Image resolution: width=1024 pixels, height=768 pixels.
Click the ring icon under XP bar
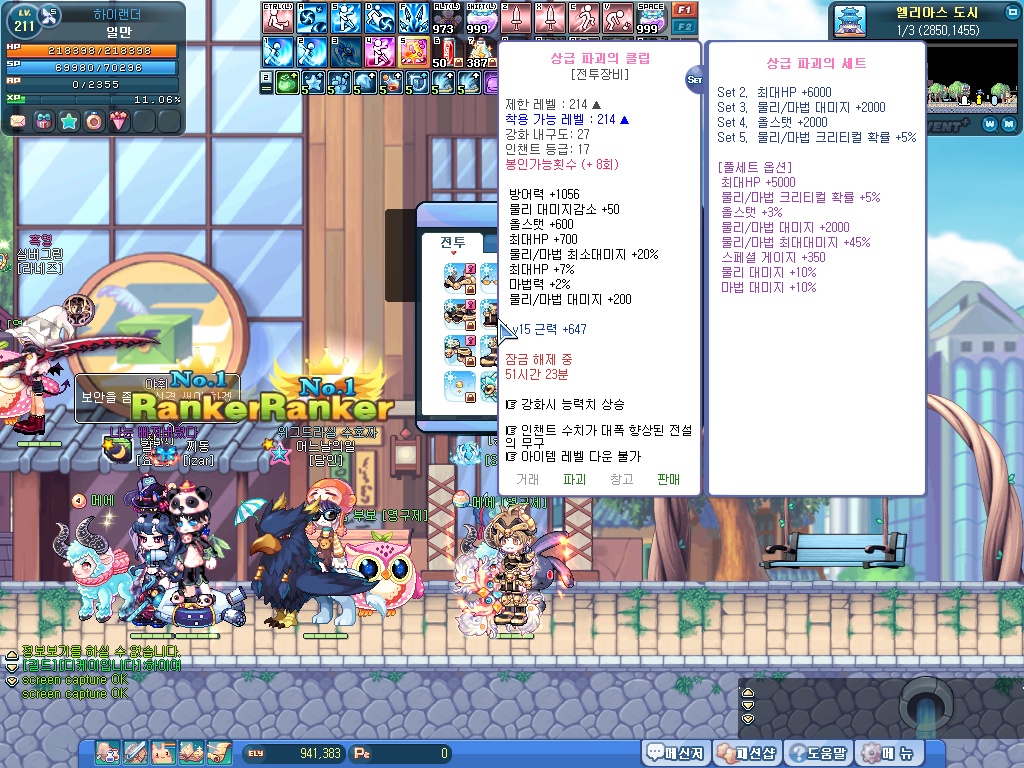click(x=94, y=122)
